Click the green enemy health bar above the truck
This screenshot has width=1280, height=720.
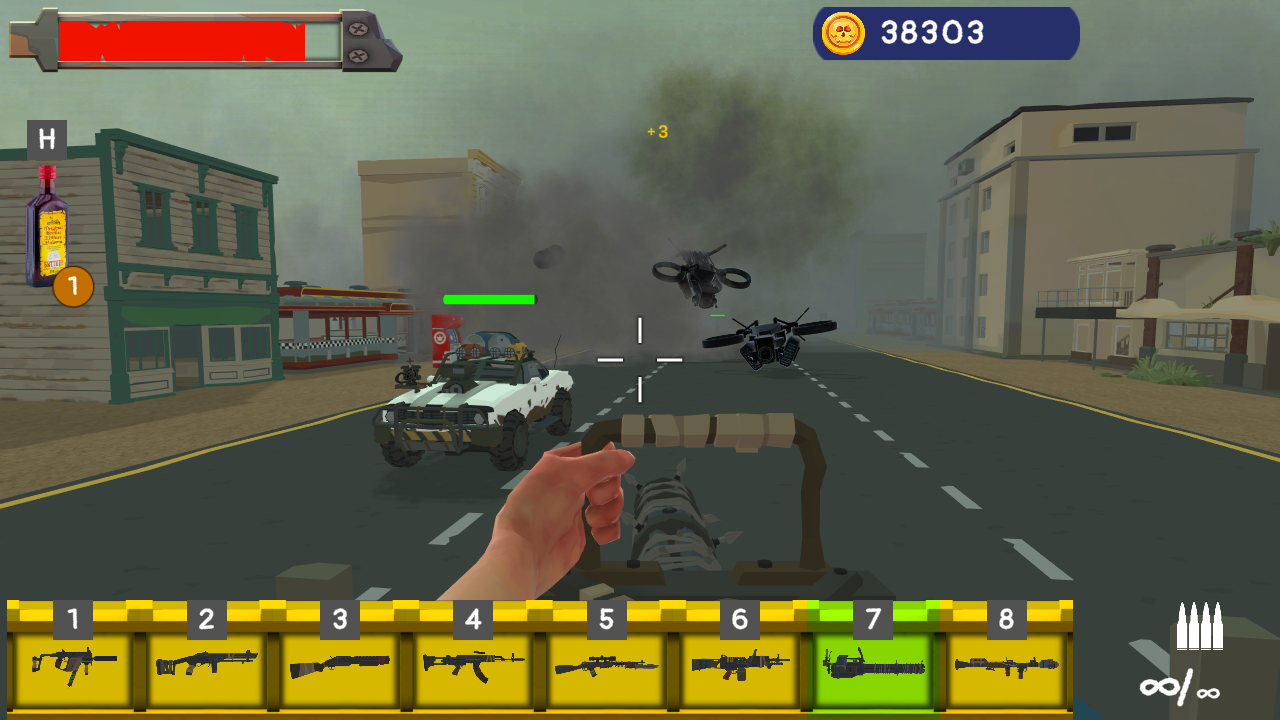(487, 299)
